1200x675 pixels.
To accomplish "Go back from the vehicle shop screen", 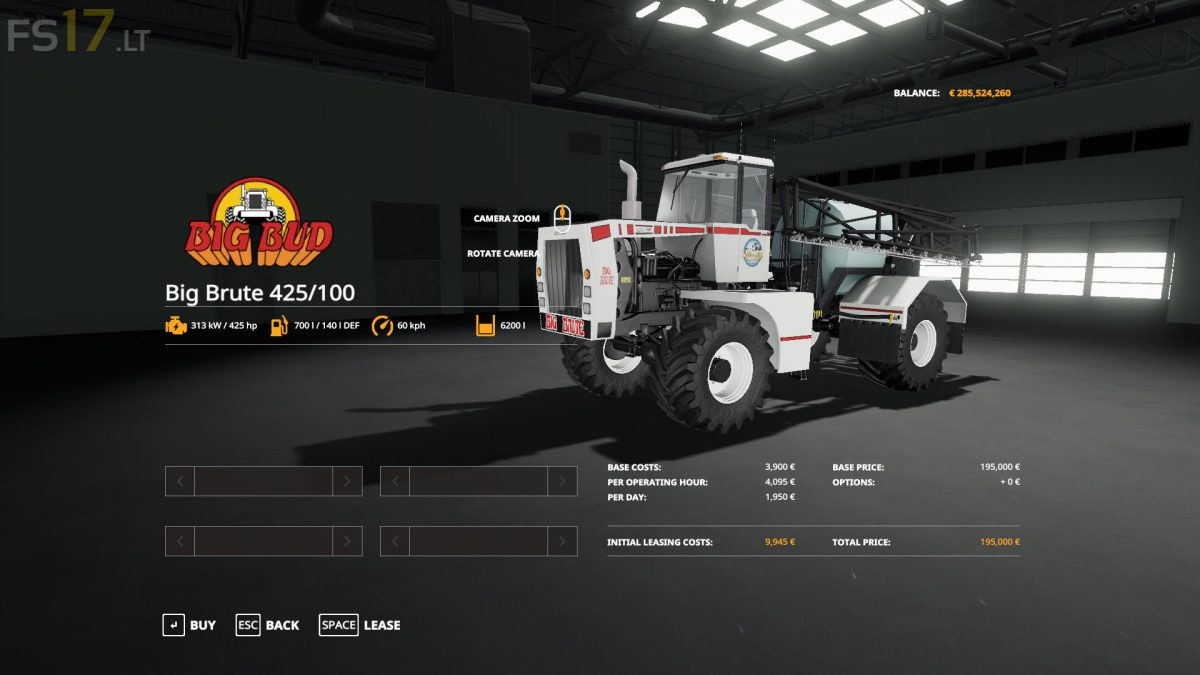I will click(x=267, y=625).
